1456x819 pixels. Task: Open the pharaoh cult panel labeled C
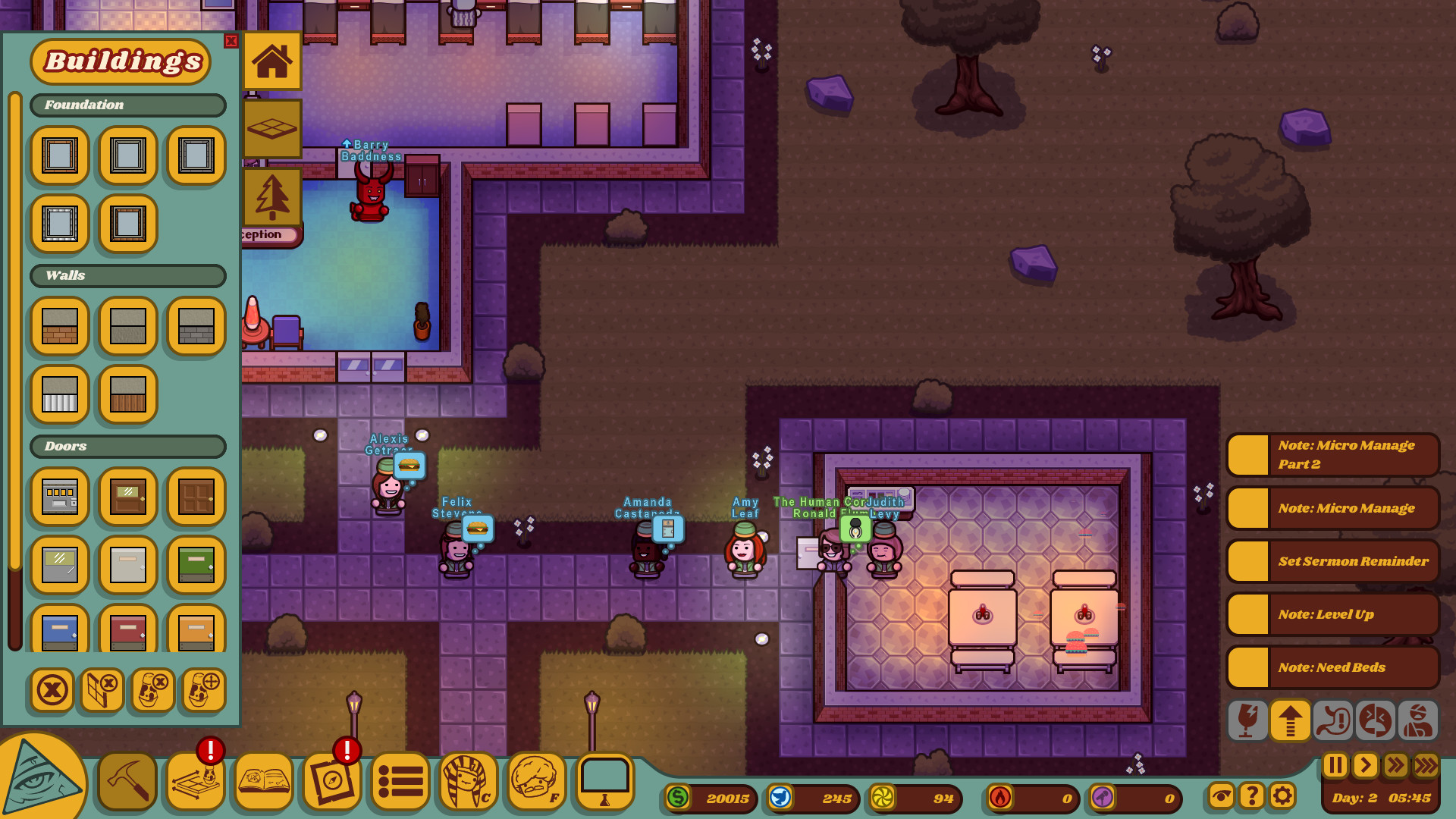point(468,781)
